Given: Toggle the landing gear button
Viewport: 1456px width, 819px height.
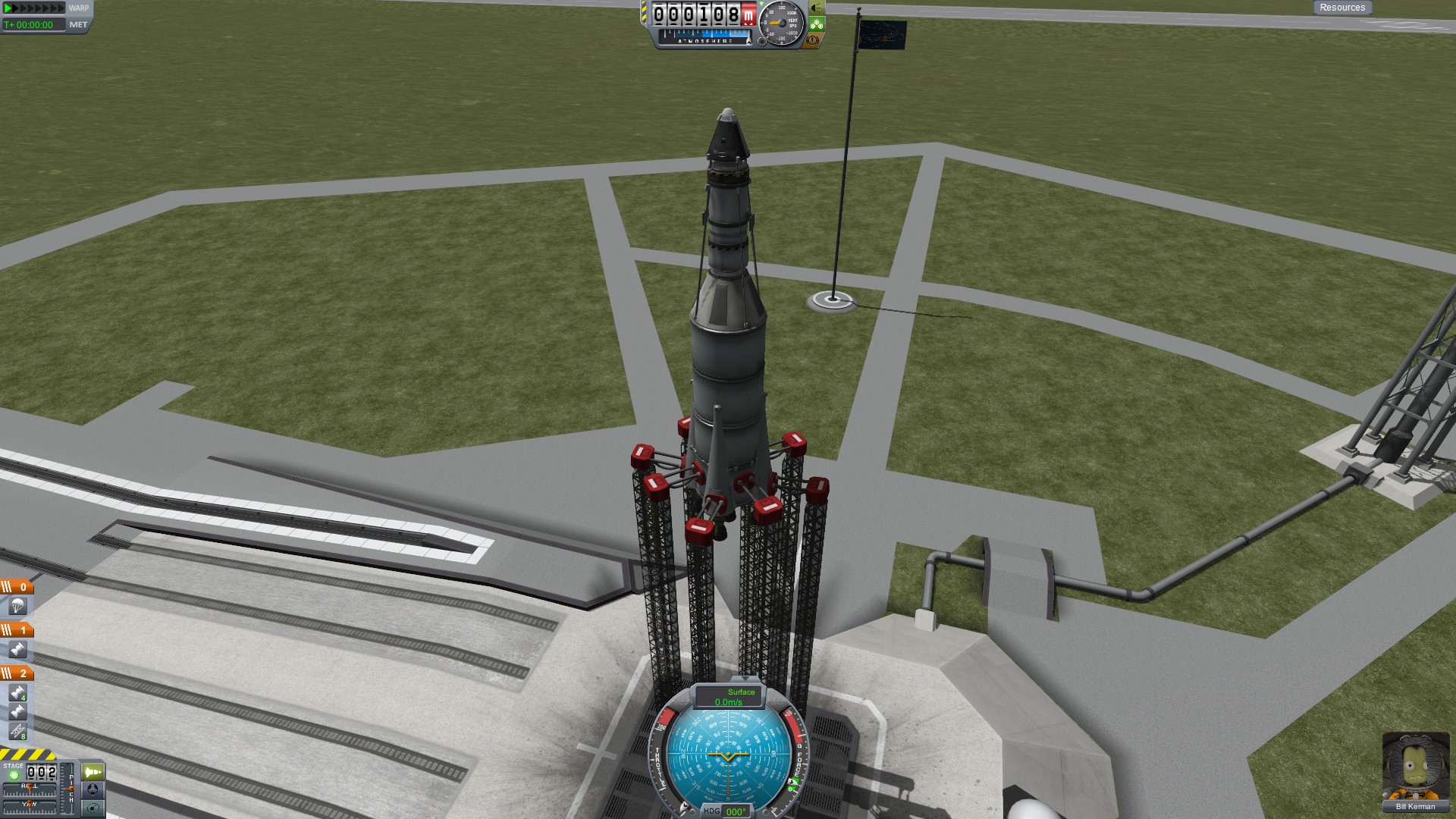Looking at the screenshot, I should (x=816, y=24).
